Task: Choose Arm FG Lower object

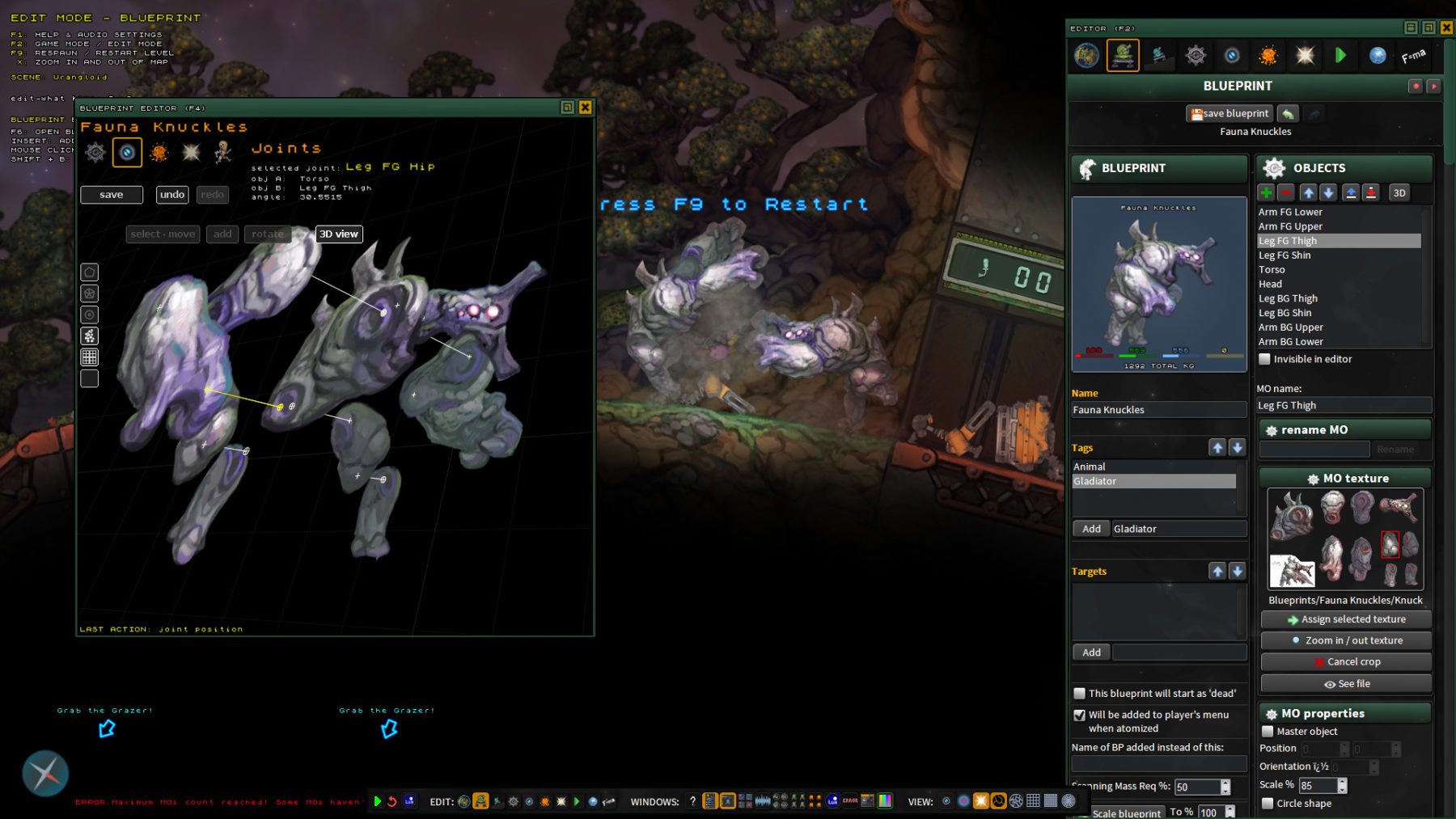Action: tap(1290, 213)
